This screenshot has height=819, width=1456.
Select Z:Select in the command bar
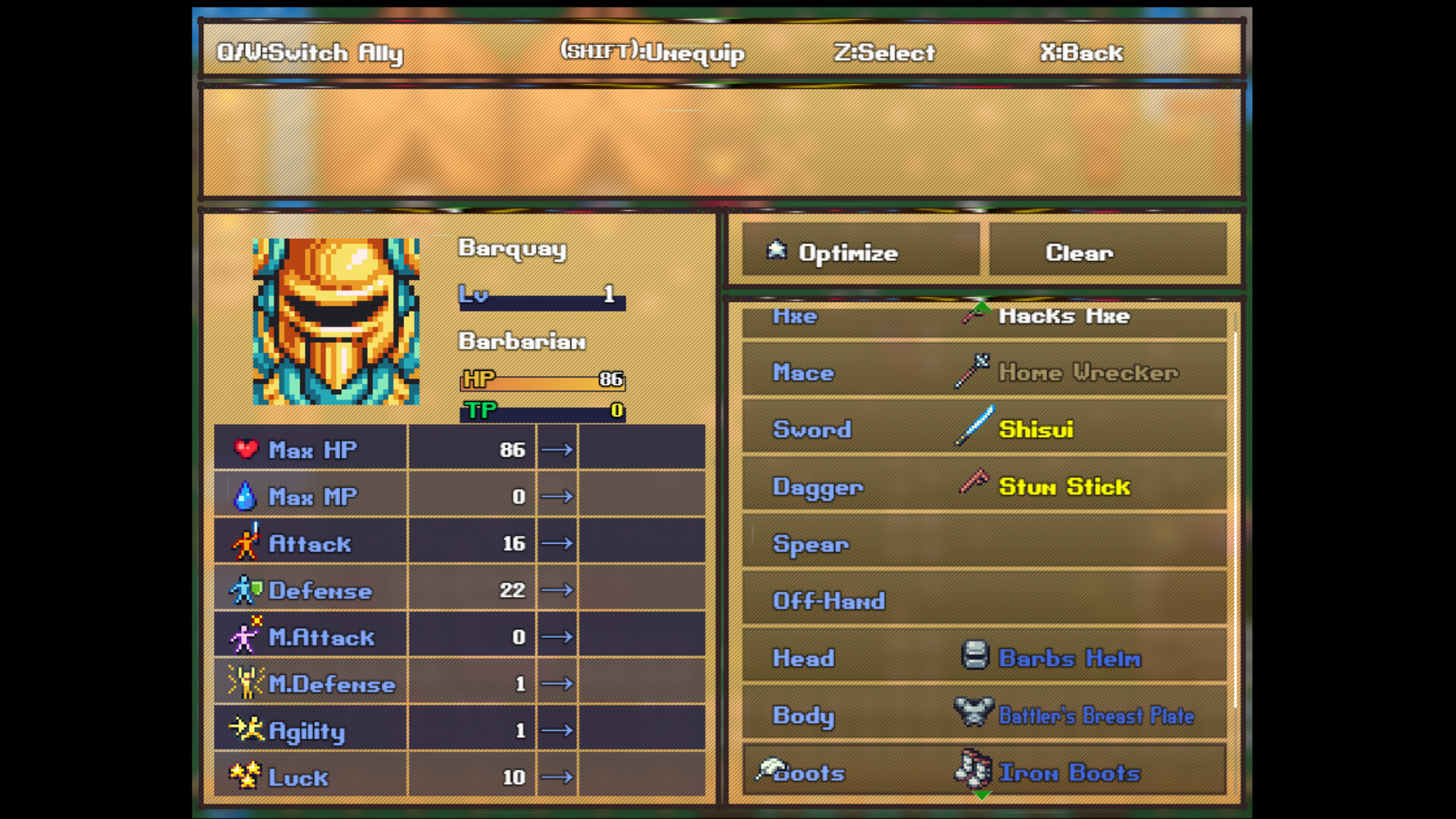point(886,52)
